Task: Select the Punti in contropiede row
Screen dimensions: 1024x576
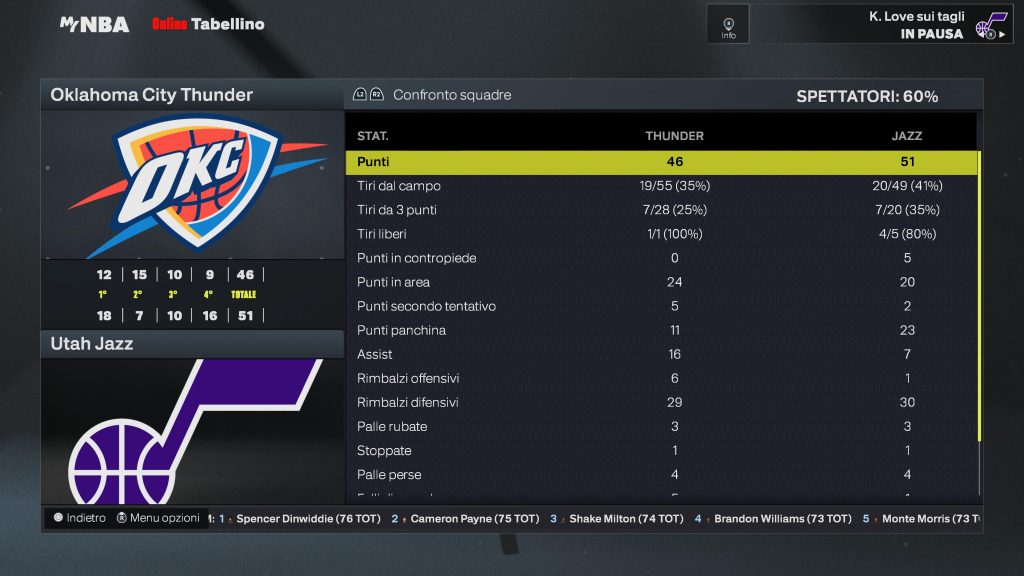Action: pyautogui.click(x=661, y=258)
